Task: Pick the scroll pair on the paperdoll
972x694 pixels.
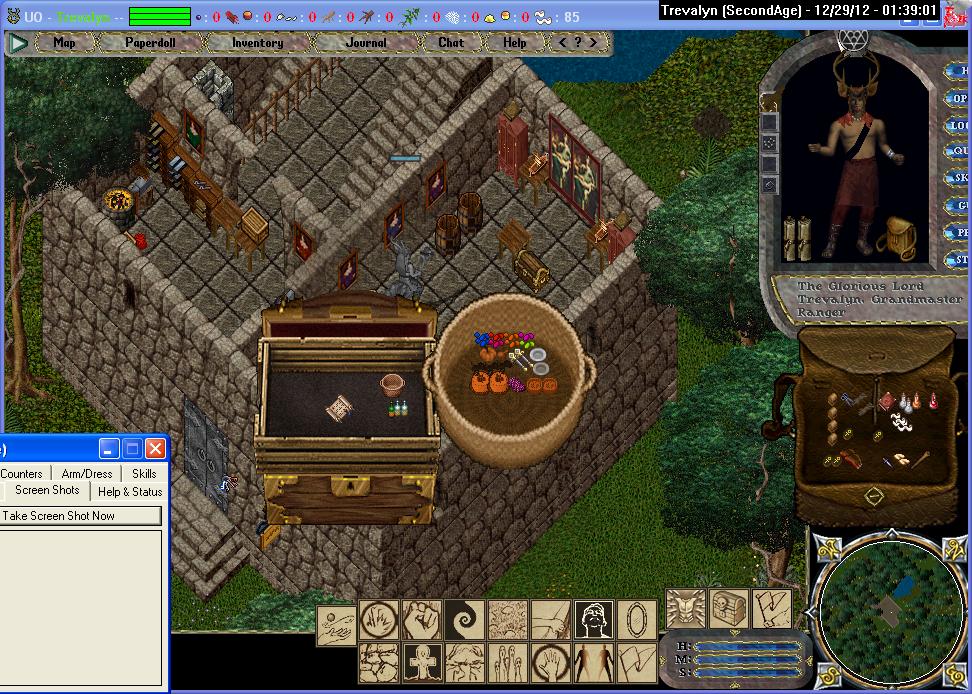Action: pyautogui.click(x=800, y=238)
